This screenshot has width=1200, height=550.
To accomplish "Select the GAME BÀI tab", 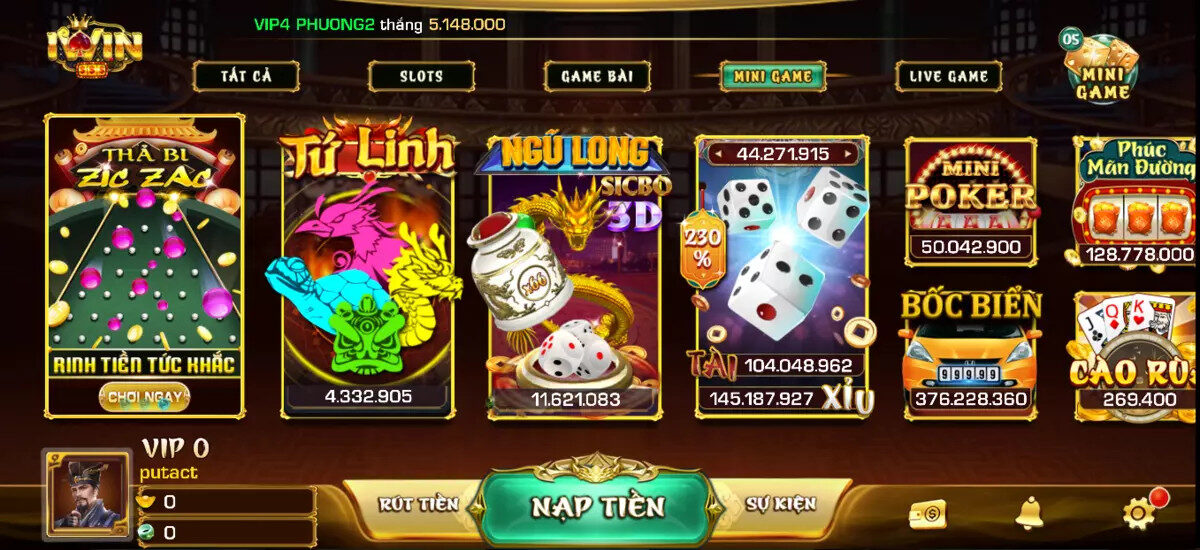I will [597, 76].
